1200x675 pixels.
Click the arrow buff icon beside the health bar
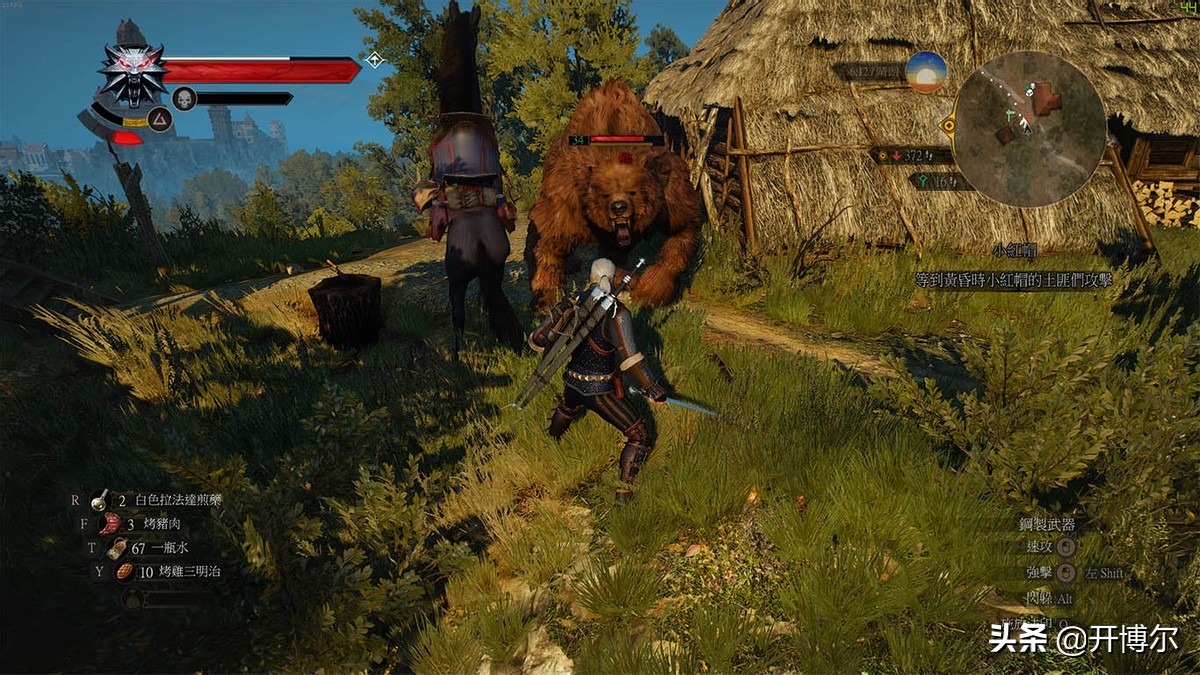(375, 59)
